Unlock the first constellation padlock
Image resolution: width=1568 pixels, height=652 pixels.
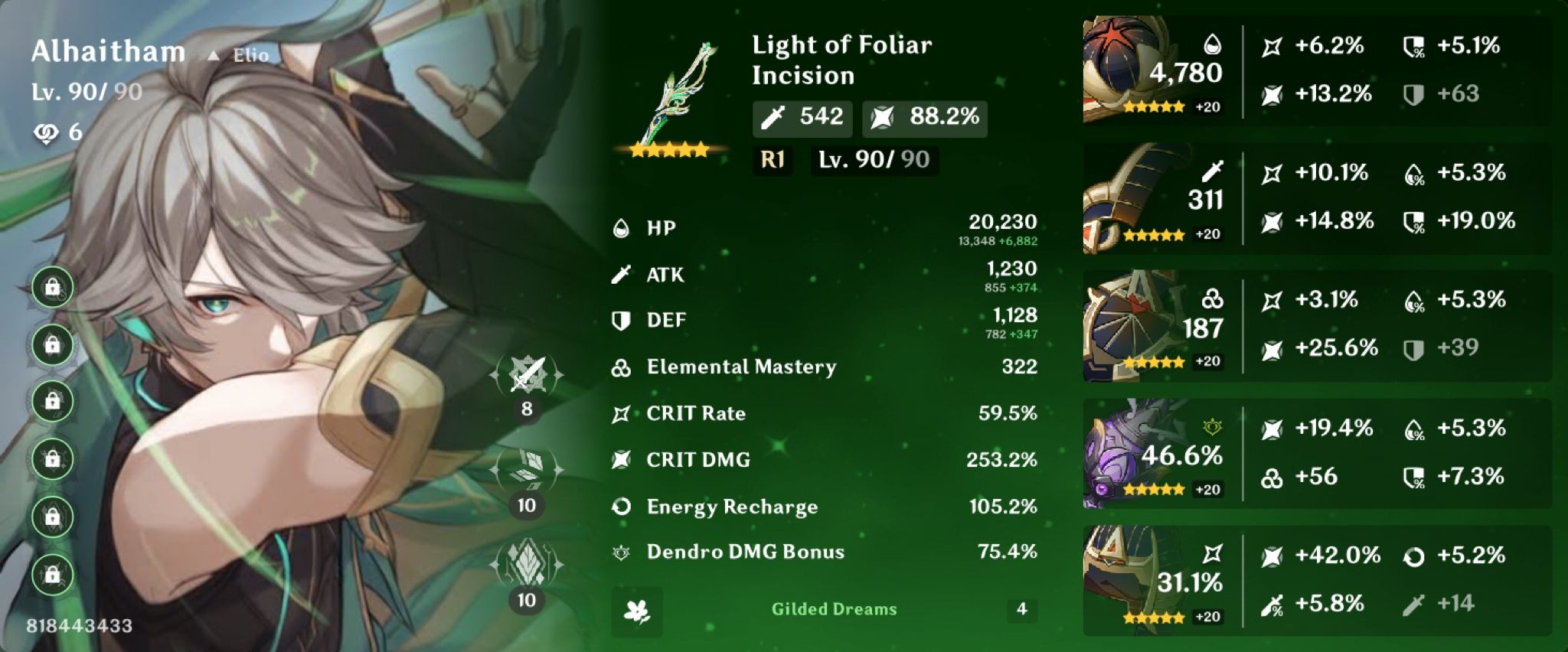tap(51, 289)
